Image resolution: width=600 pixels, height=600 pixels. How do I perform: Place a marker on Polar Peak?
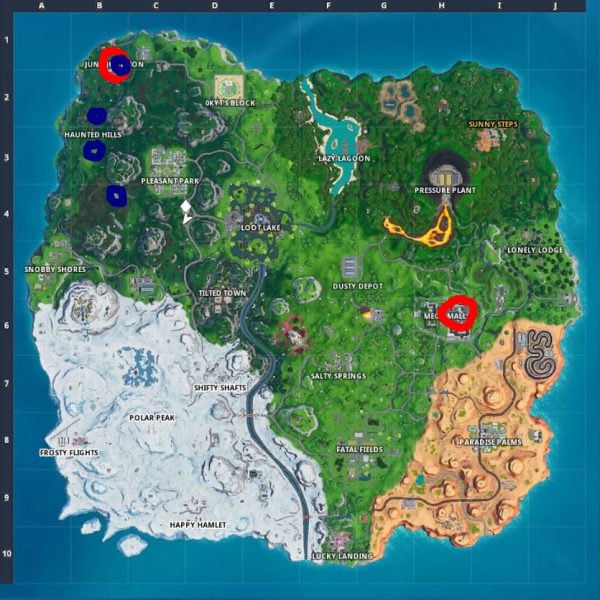(x=153, y=417)
